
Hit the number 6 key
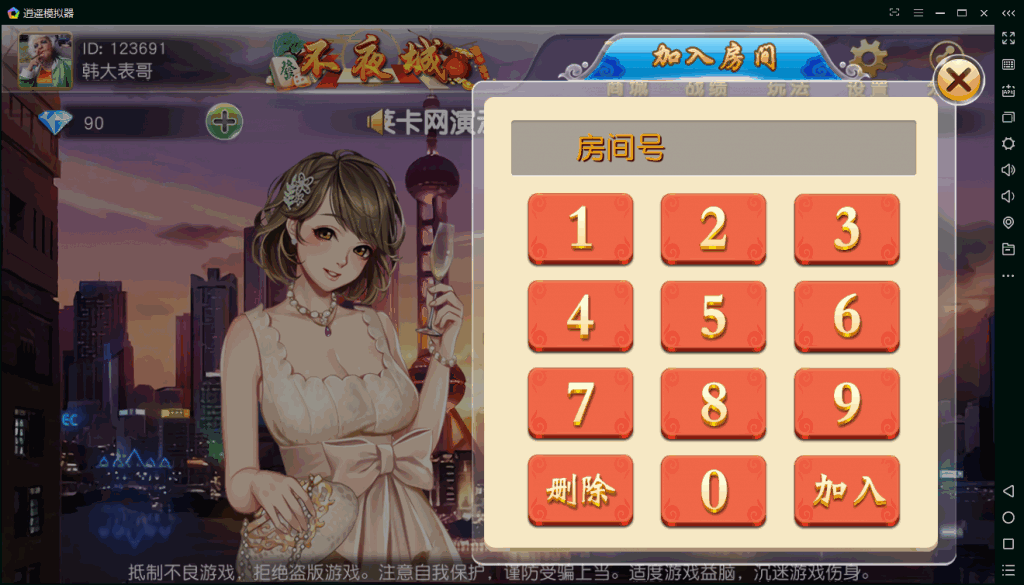click(x=846, y=316)
